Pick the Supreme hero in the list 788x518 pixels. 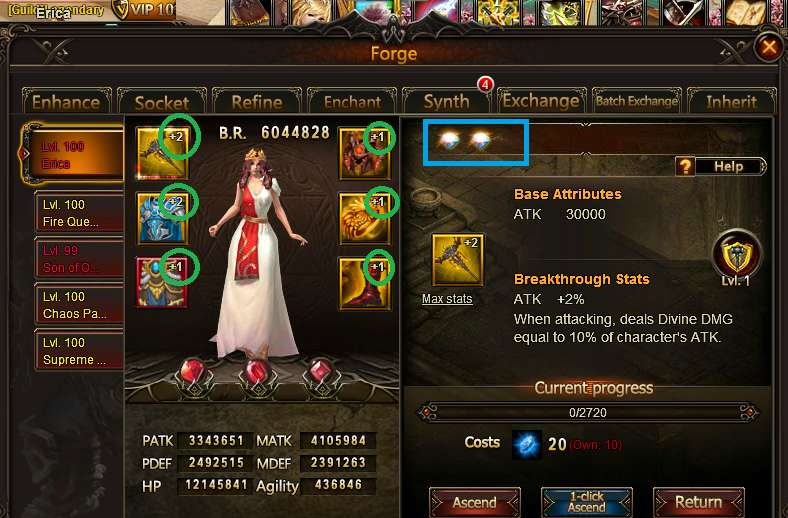[x=78, y=351]
